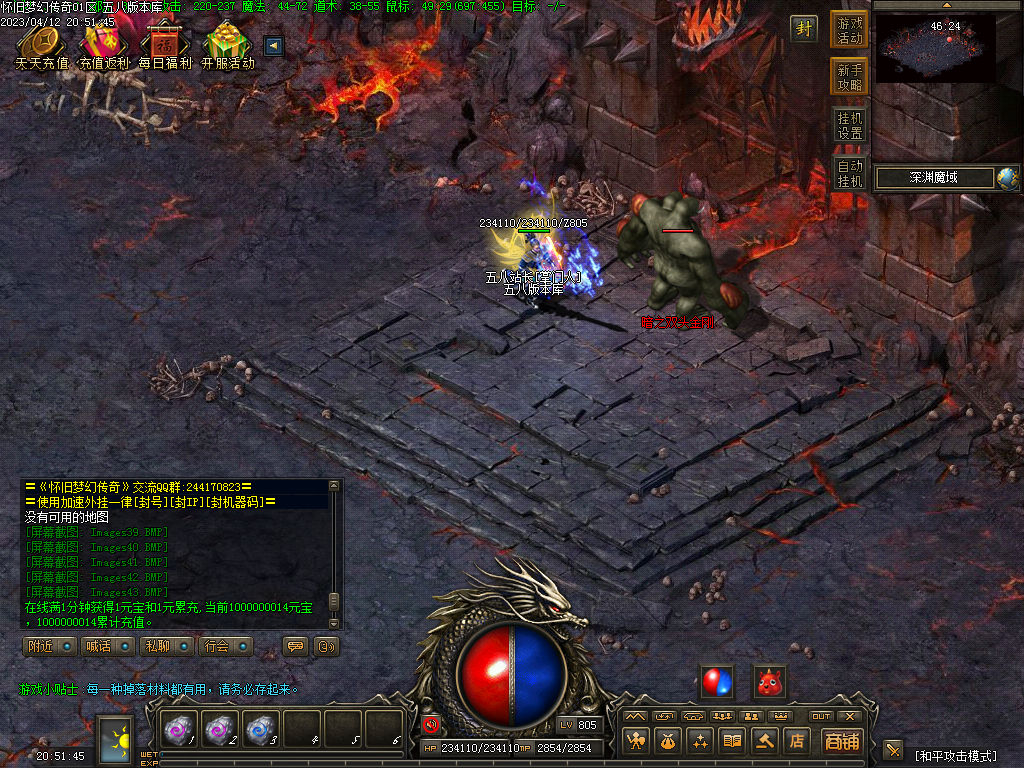Open the 每日福利 daily welfare icon
The height and width of the screenshot is (768, 1024).
(166, 44)
